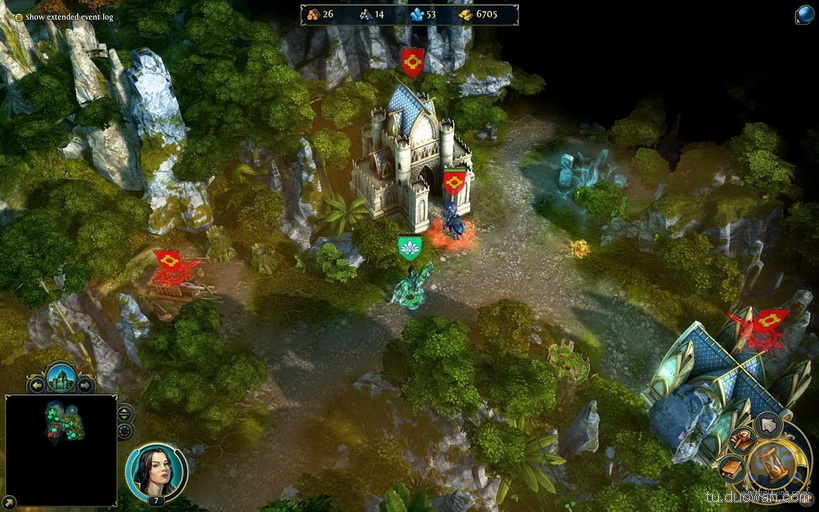The height and width of the screenshot is (512, 819).
Task: Click the arrow cursor button above the hourglass
Action: tap(768, 424)
